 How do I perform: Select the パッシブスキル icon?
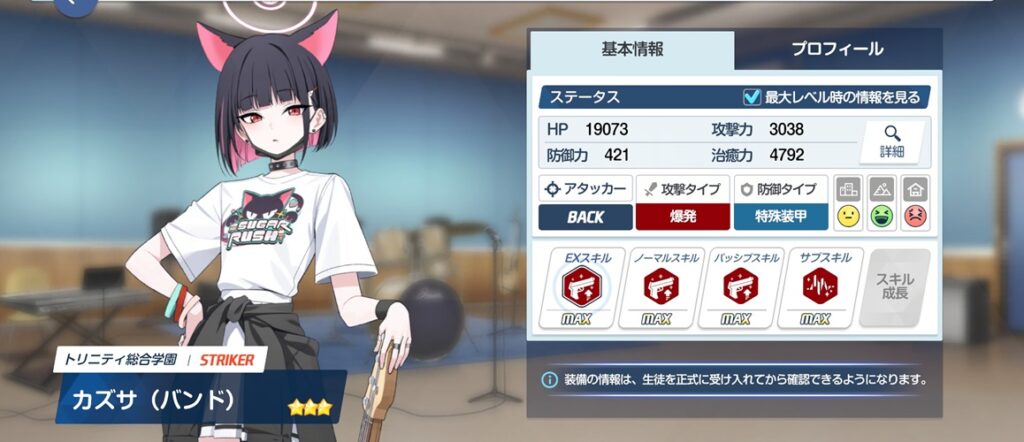[x=746, y=289]
